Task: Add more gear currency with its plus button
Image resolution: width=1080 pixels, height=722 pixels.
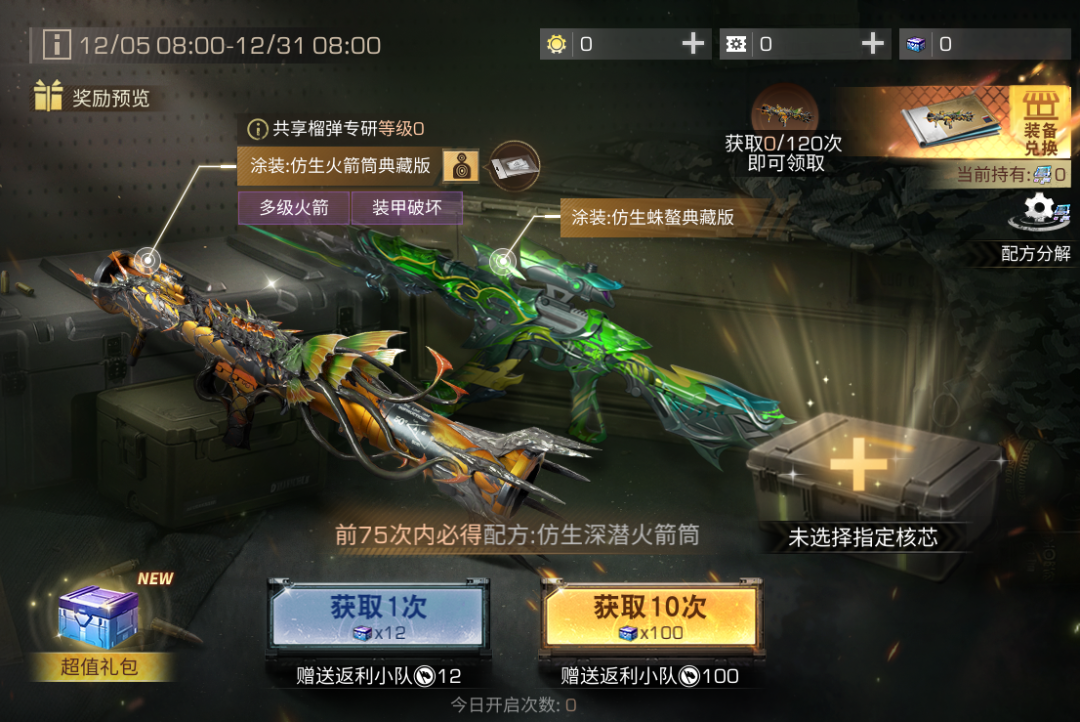Action: click(873, 44)
